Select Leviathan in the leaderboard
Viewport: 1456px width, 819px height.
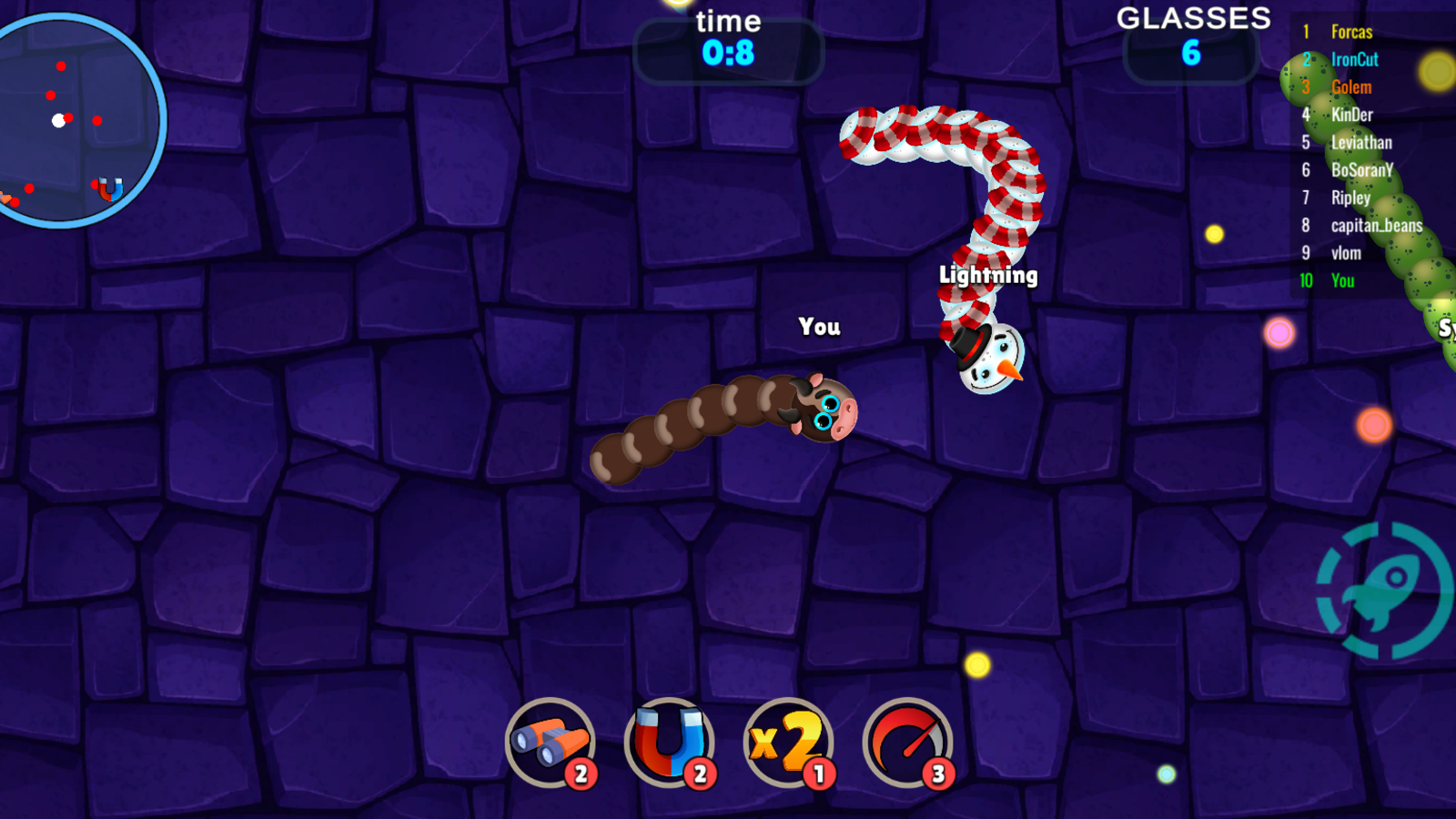(1361, 142)
